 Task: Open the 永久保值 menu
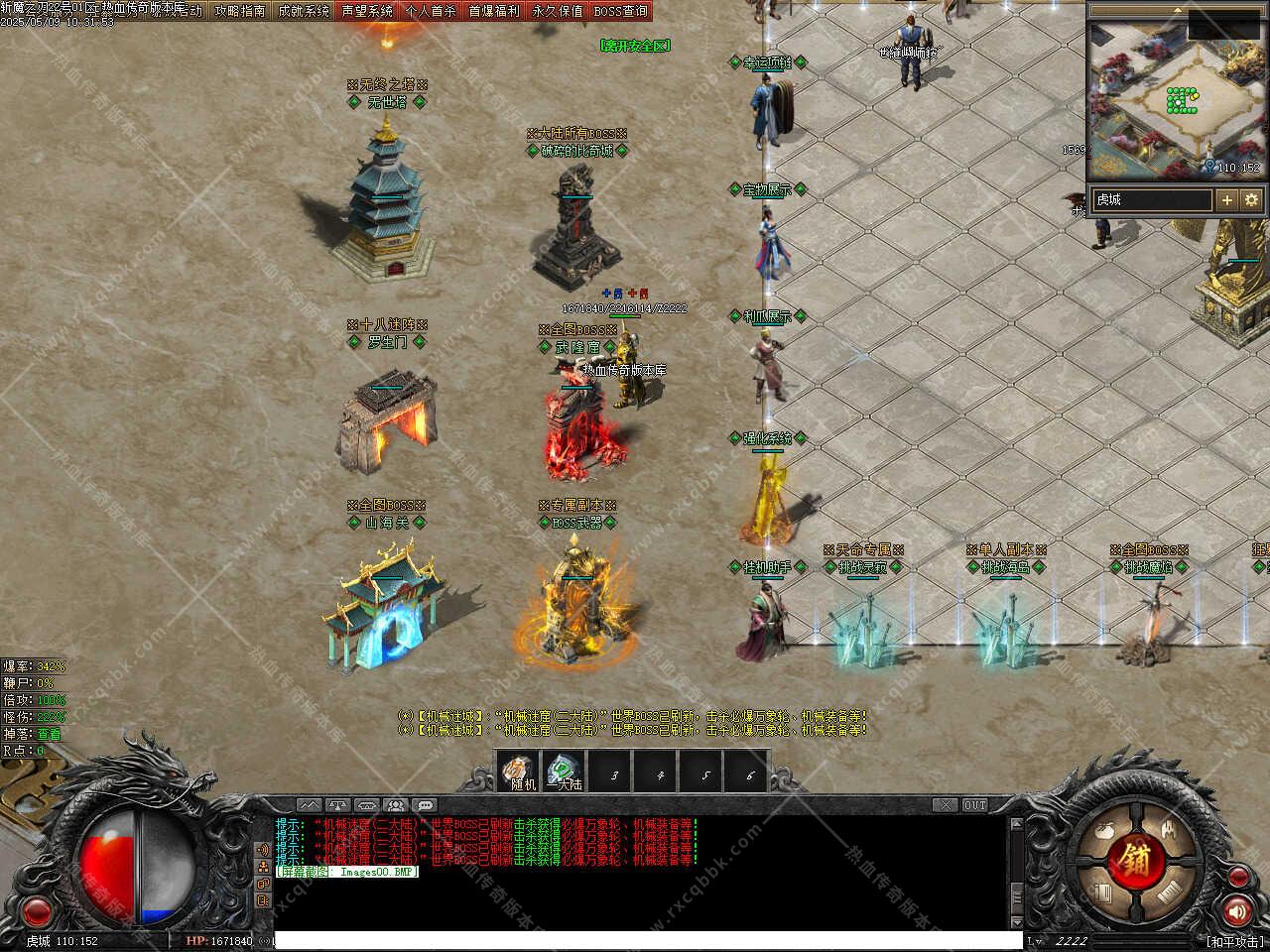pos(558,11)
